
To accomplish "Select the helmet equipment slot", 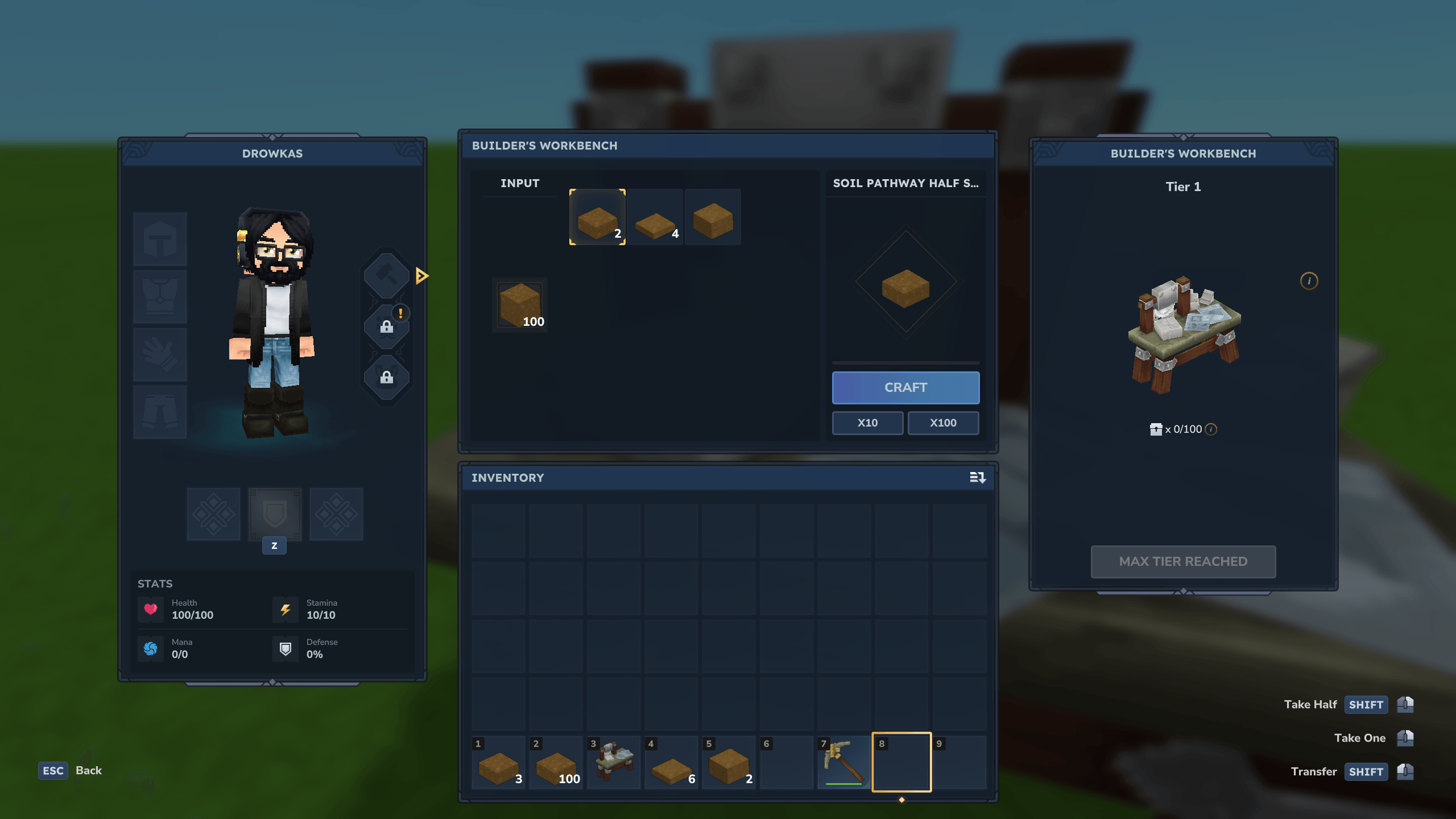I will pyautogui.click(x=160, y=239).
